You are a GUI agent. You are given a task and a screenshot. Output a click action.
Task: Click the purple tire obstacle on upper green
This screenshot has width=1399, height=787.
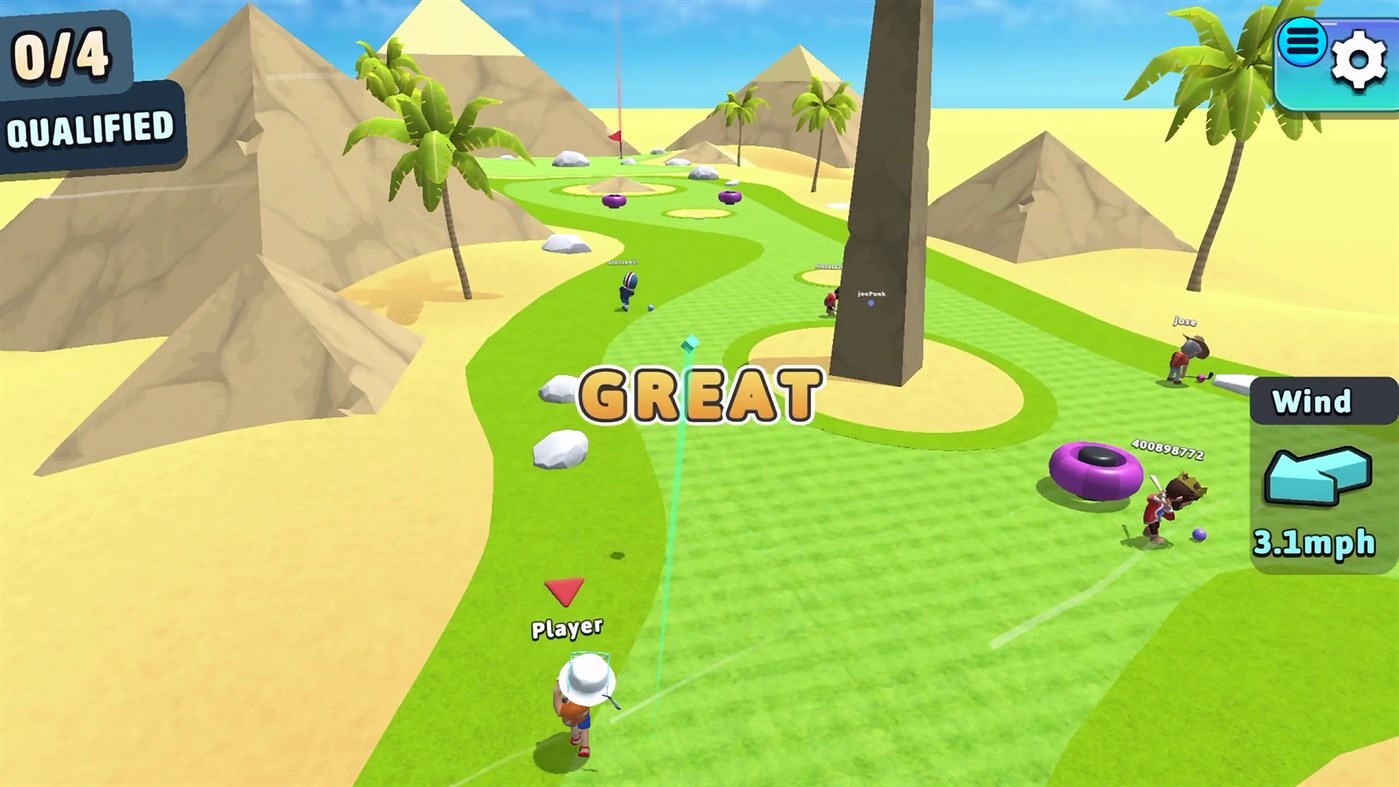click(x=615, y=200)
